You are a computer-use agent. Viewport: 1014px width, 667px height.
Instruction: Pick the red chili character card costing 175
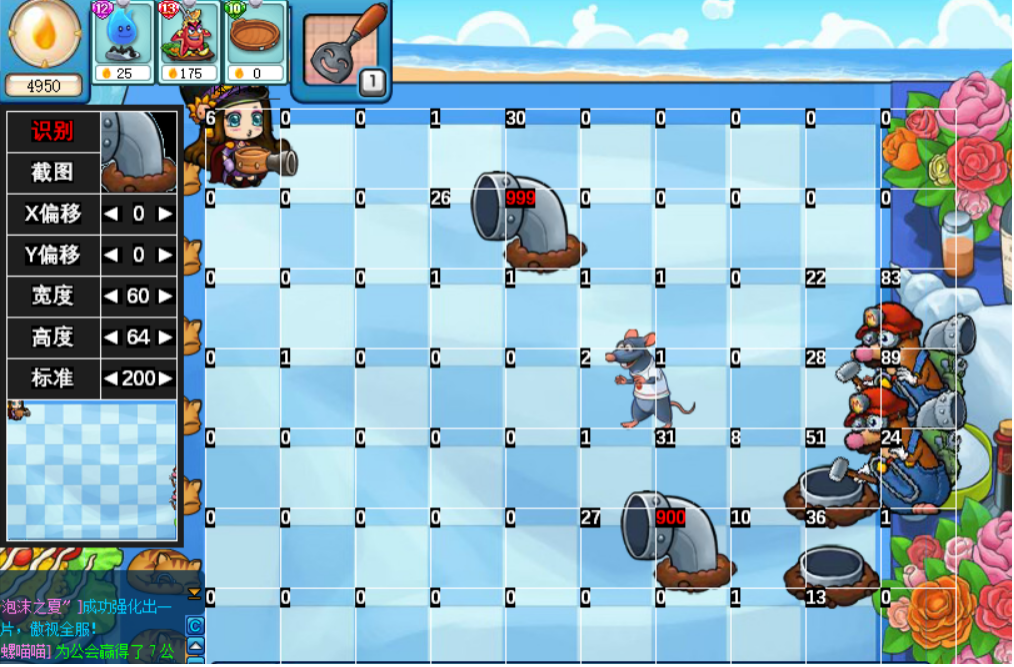pos(189,42)
